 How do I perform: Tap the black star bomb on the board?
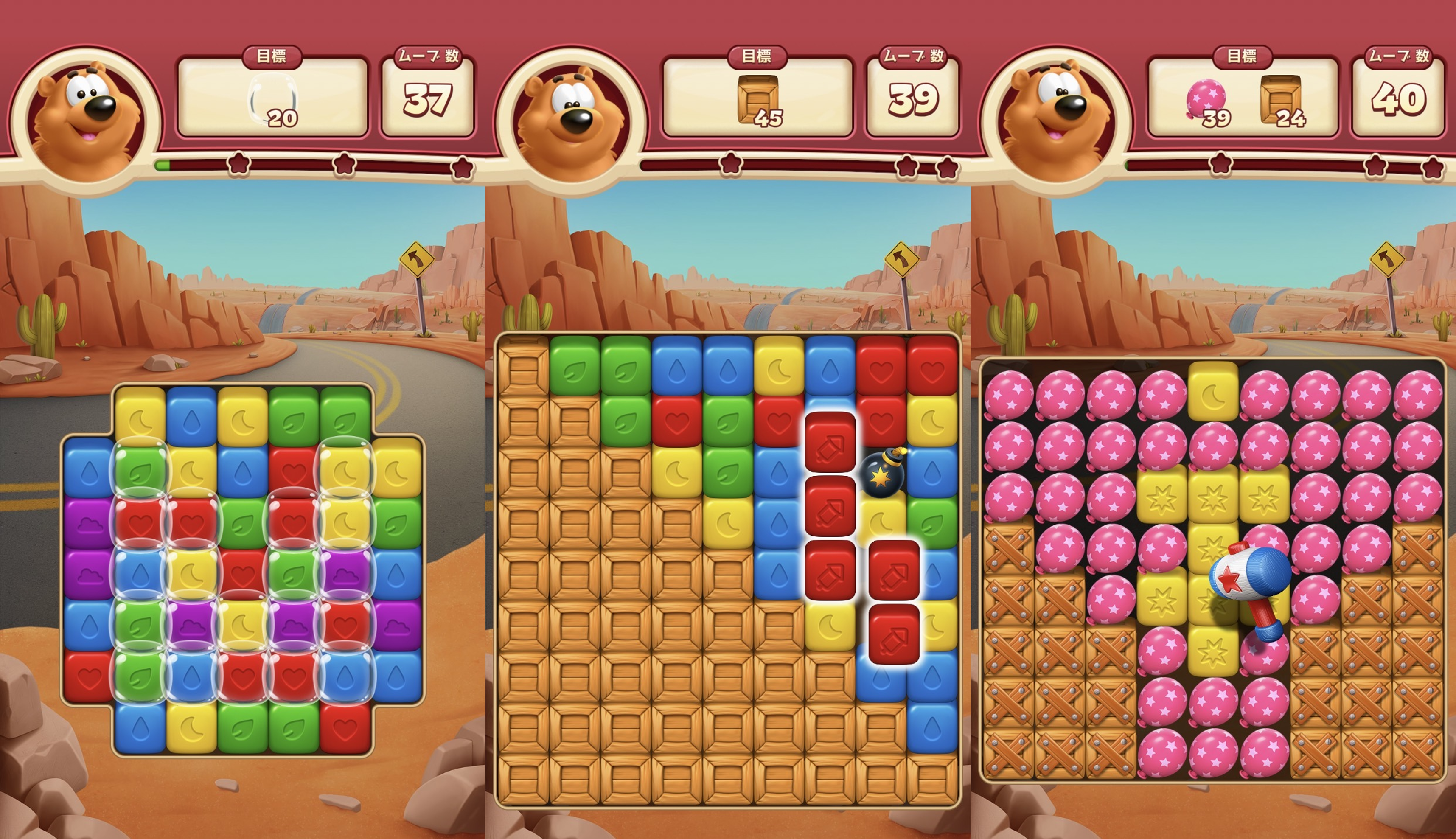[x=881, y=473]
